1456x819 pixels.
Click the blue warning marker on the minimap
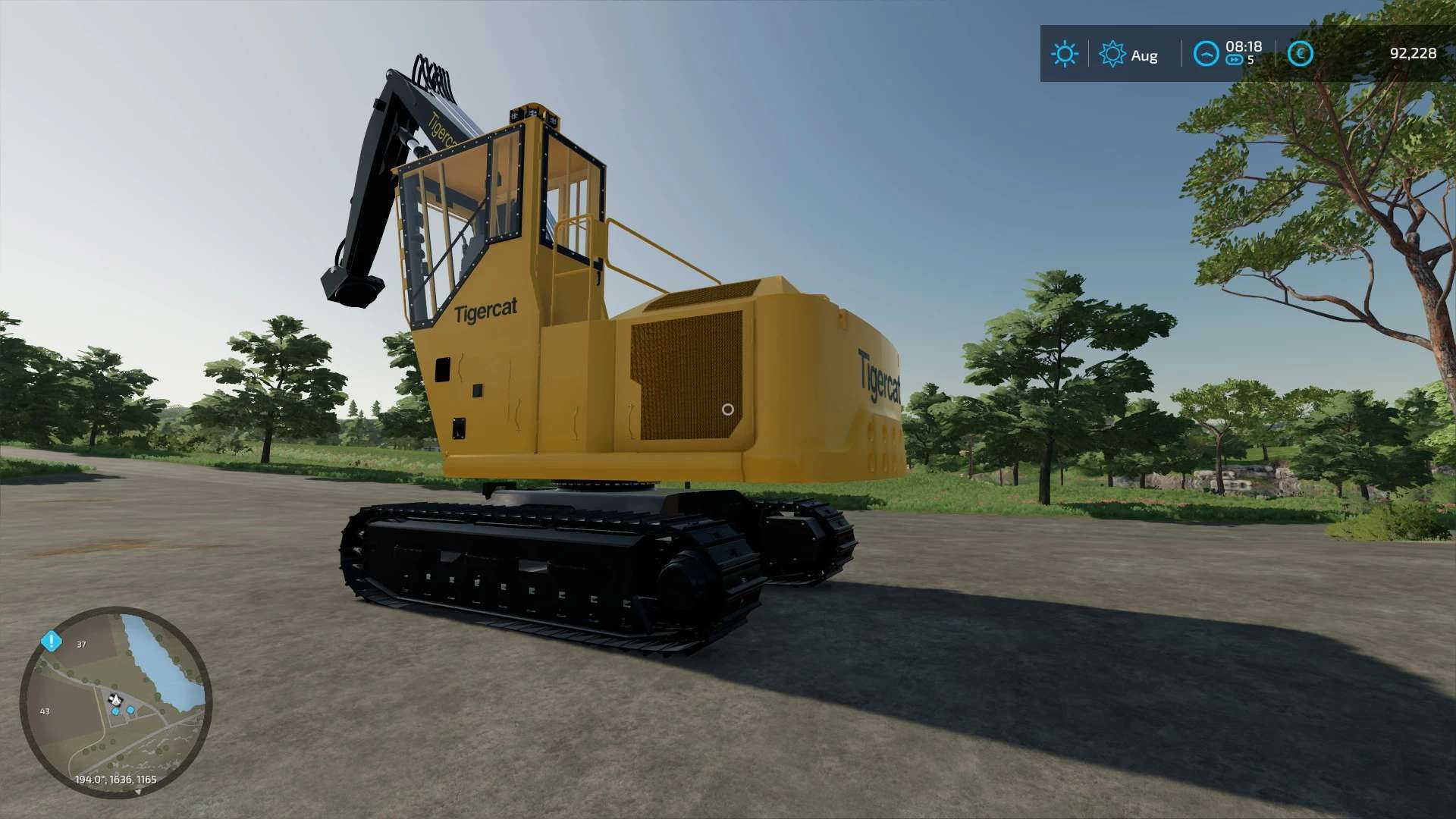click(x=51, y=642)
